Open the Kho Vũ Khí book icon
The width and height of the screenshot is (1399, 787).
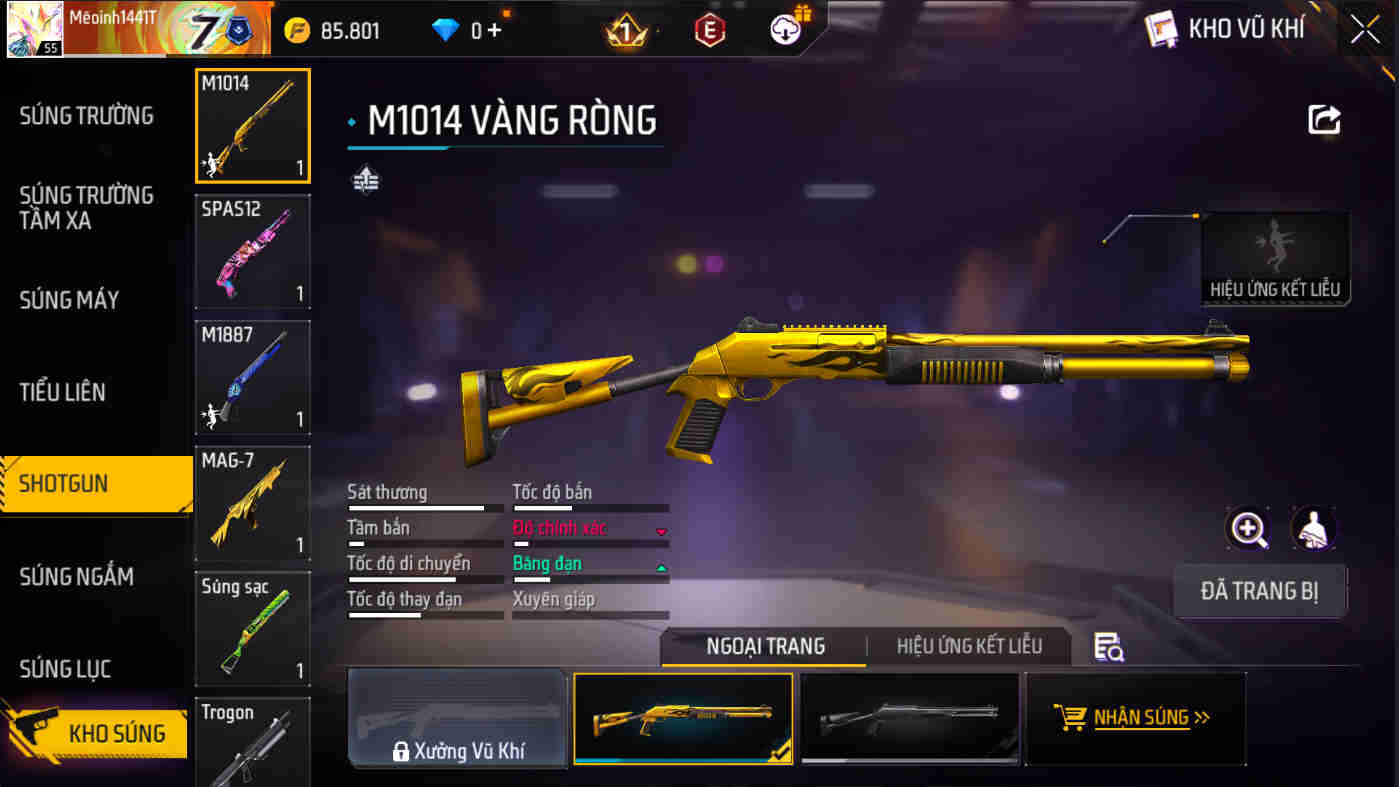pyautogui.click(x=1164, y=29)
